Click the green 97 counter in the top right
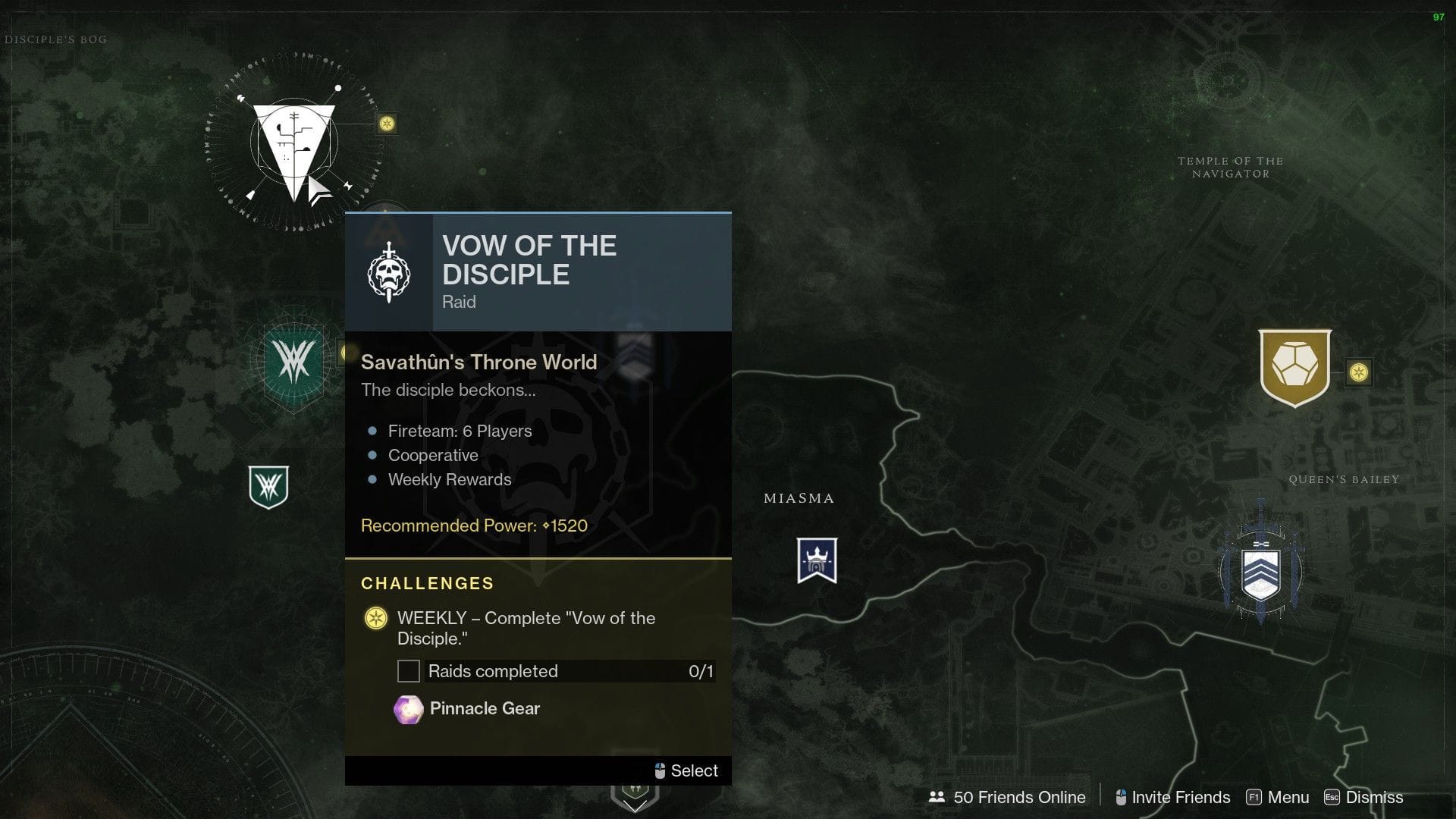The width and height of the screenshot is (1456, 819). (1439, 16)
